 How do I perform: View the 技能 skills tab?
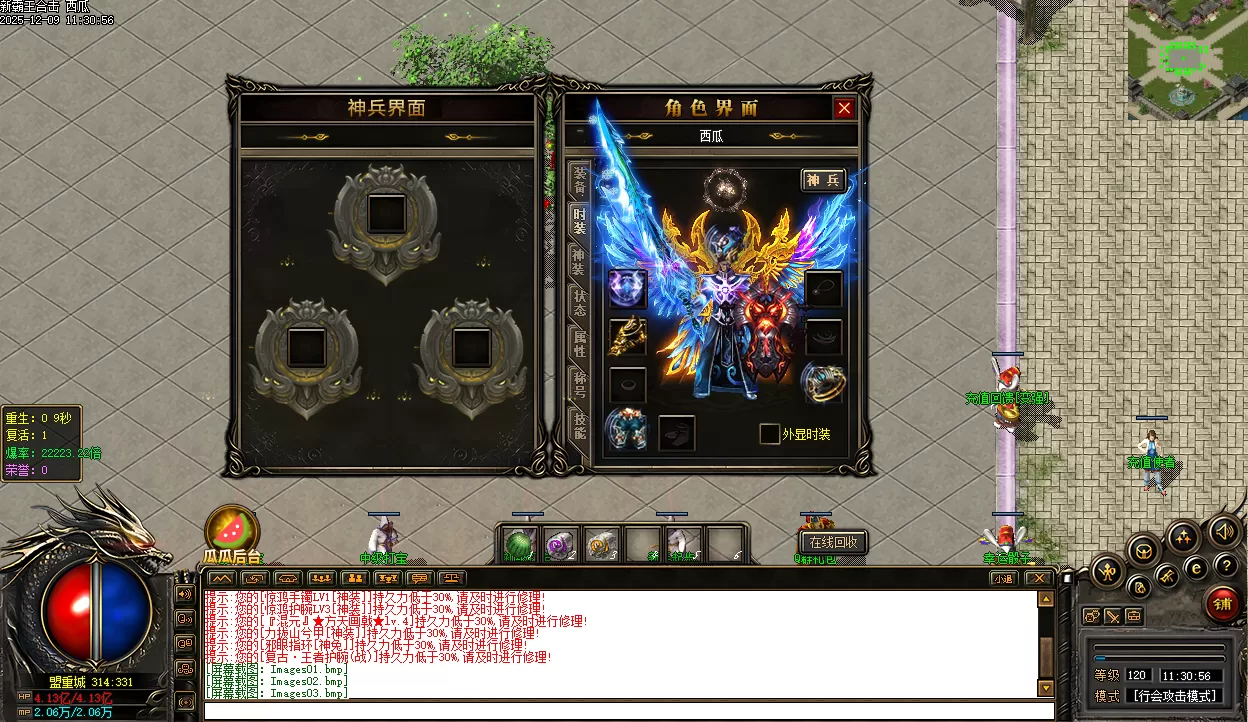(x=579, y=424)
